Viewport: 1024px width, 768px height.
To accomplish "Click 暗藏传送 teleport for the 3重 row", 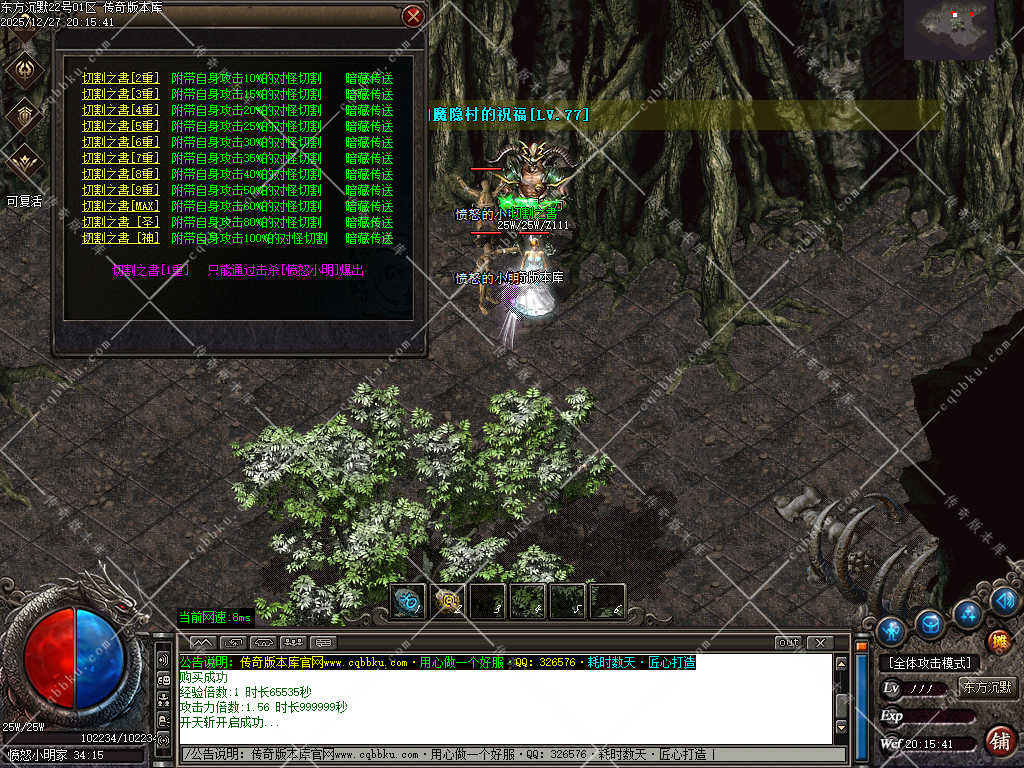I will tap(369, 94).
